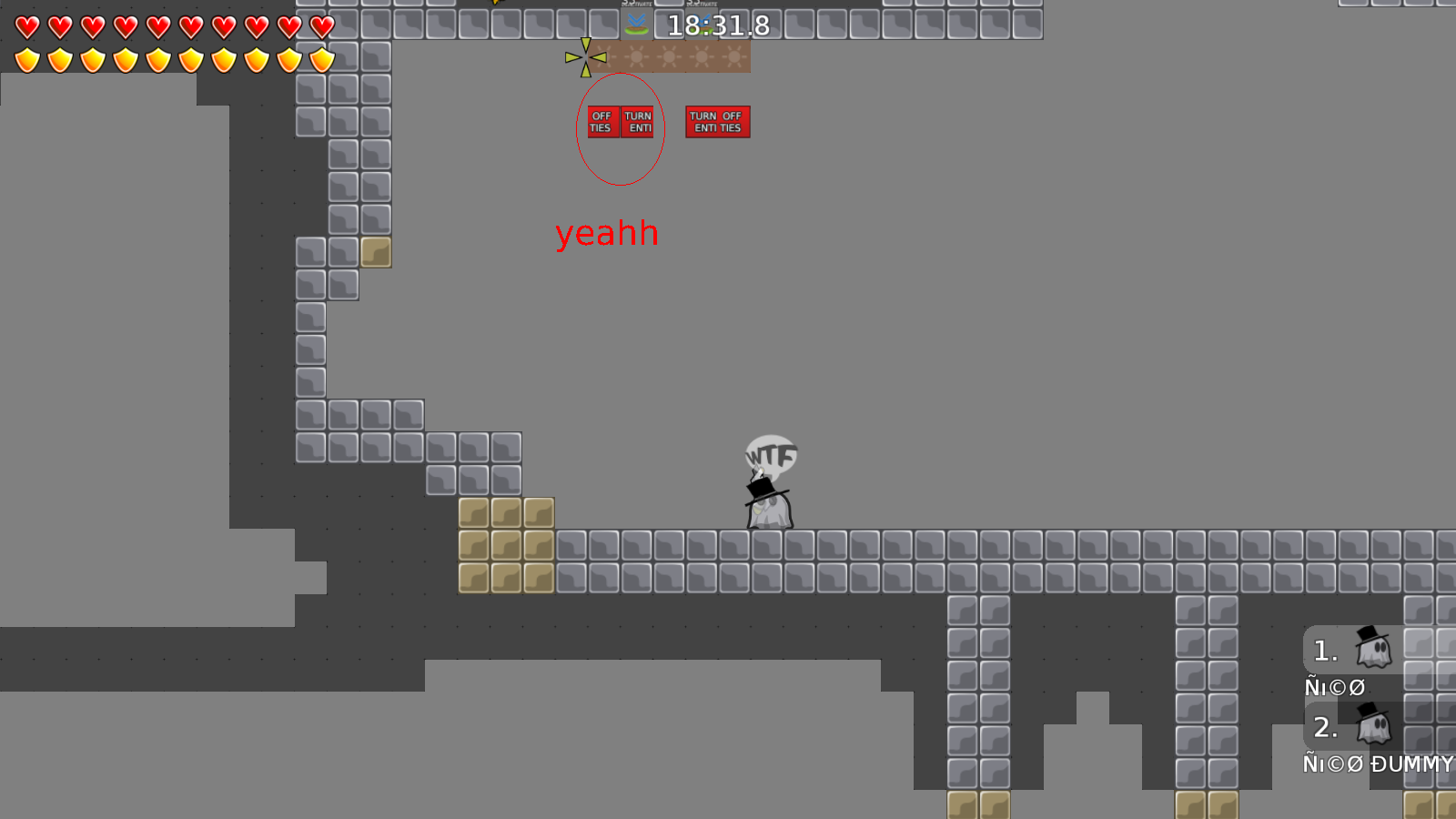Select the yellow pinwheel spinner

click(x=587, y=56)
